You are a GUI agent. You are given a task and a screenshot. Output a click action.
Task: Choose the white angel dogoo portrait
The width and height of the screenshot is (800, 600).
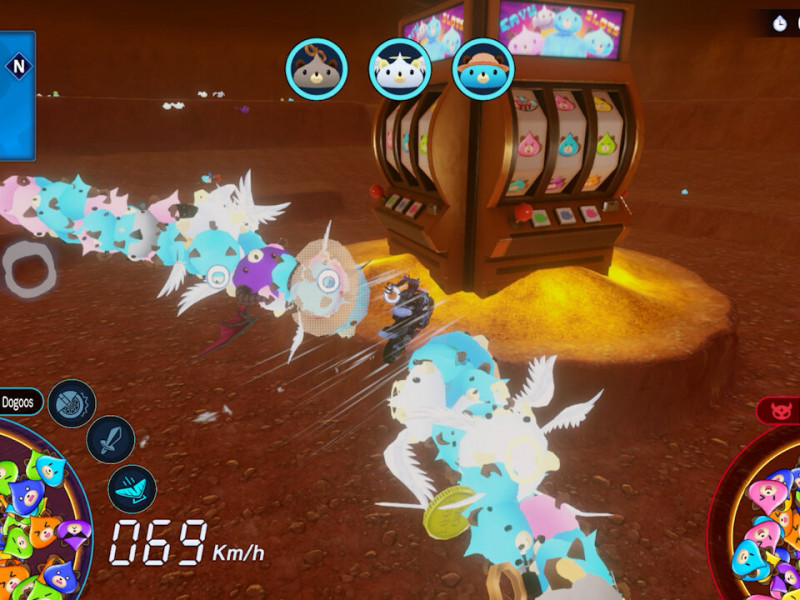pyautogui.click(x=400, y=68)
